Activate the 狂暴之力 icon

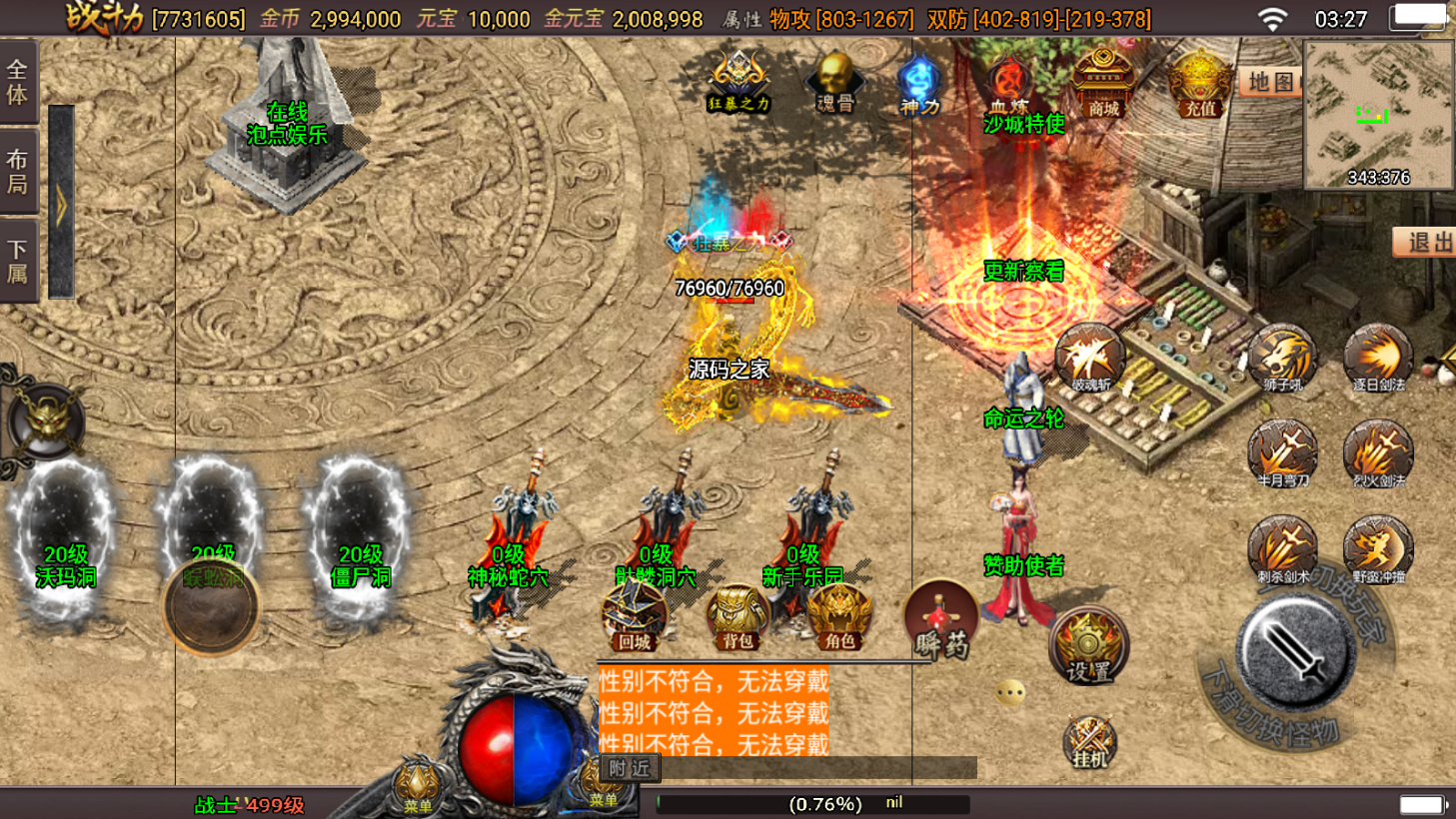(738, 80)
